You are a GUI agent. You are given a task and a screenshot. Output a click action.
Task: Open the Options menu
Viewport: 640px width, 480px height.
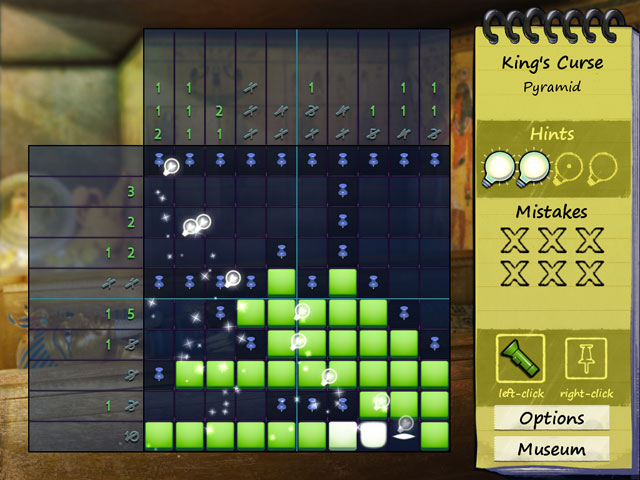click(x=551, y=418)
